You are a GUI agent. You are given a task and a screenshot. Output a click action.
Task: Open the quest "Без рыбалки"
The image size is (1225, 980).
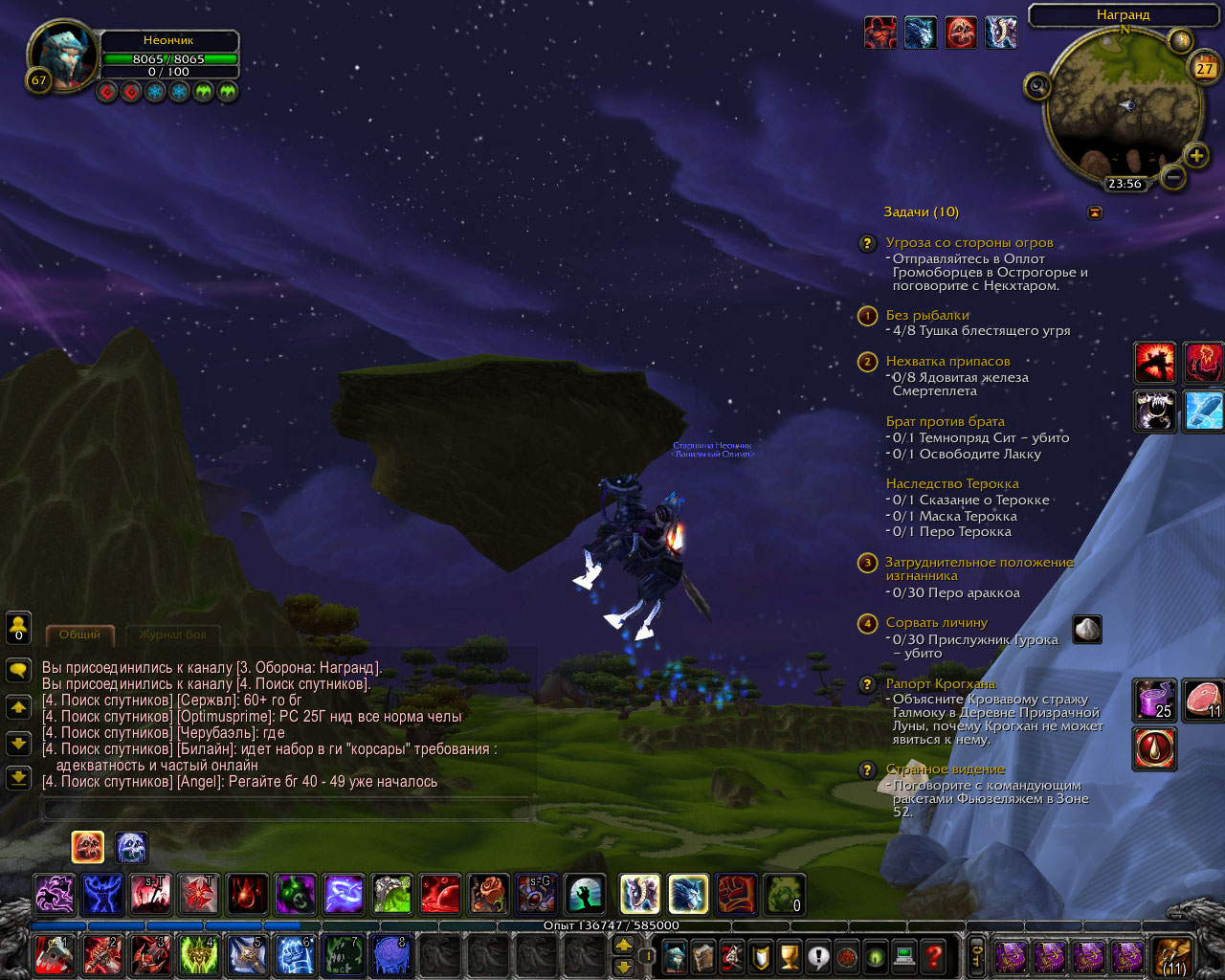pyautogui.click(x=926, y=316)
